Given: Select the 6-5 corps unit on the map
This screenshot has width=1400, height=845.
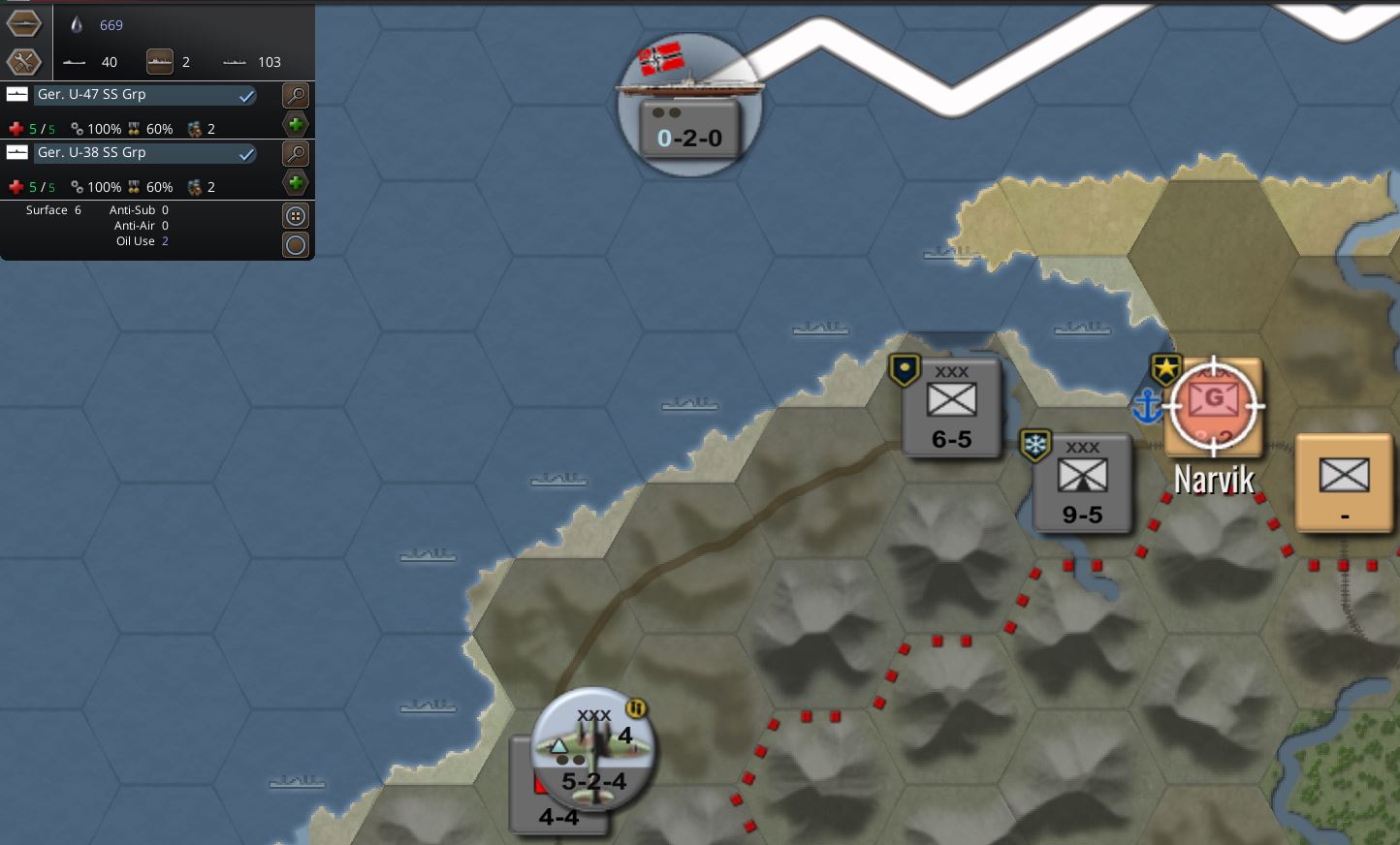Looking at the screenshot, I should (x=950, y=407).
